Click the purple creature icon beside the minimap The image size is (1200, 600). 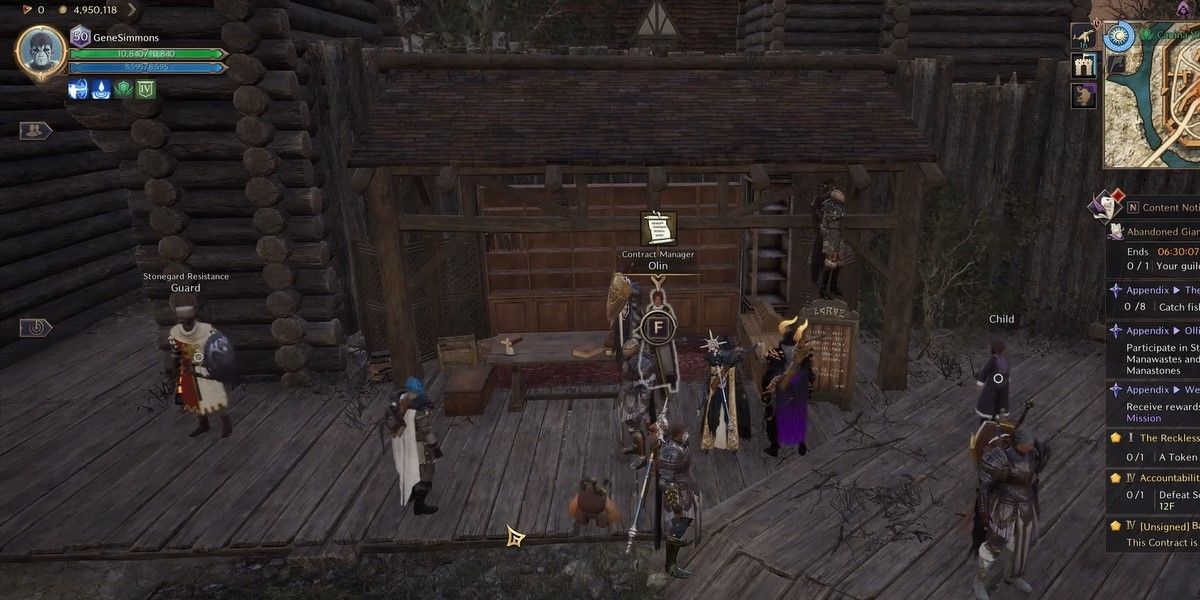(x=1083, y=95)
